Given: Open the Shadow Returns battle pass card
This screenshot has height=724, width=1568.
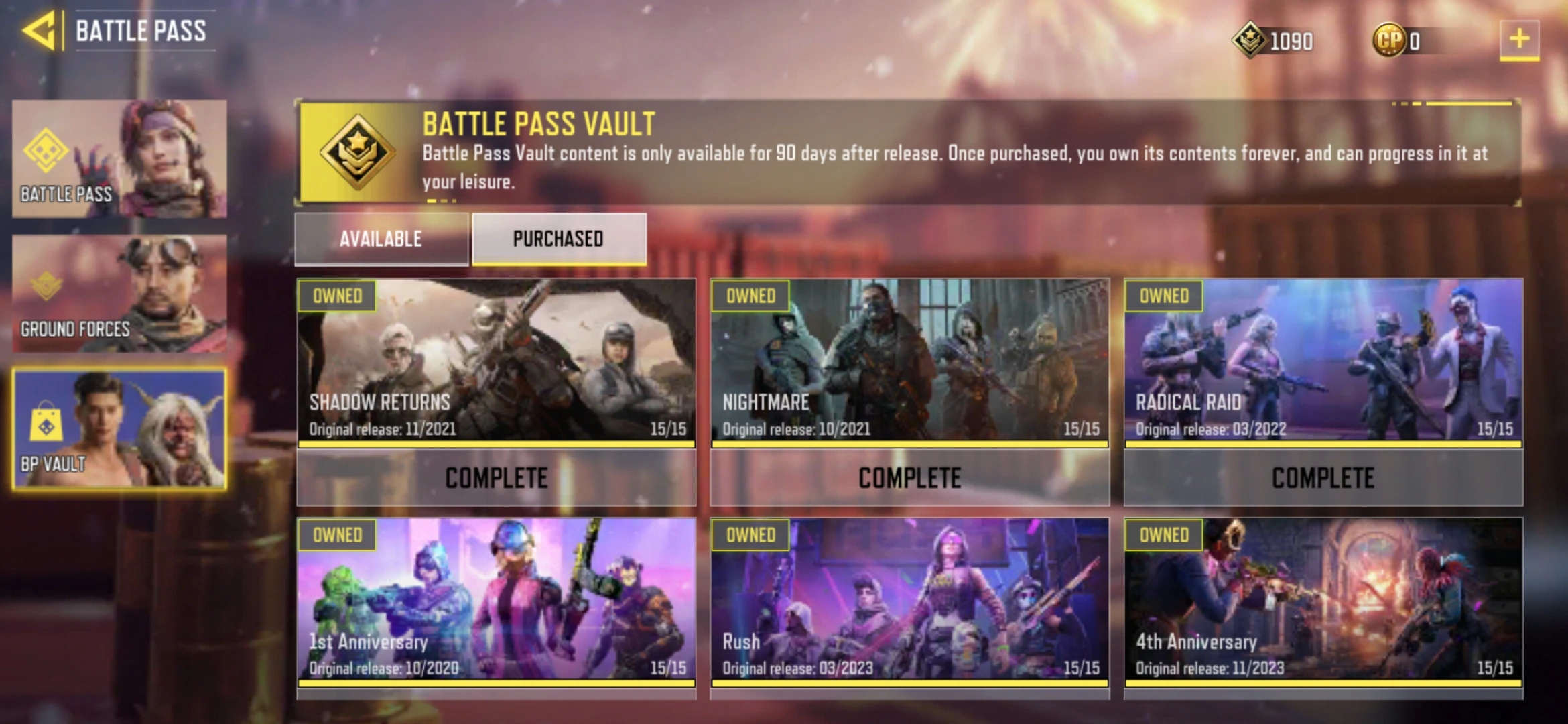Looking at the screenshot, I should tap(496, 361).
